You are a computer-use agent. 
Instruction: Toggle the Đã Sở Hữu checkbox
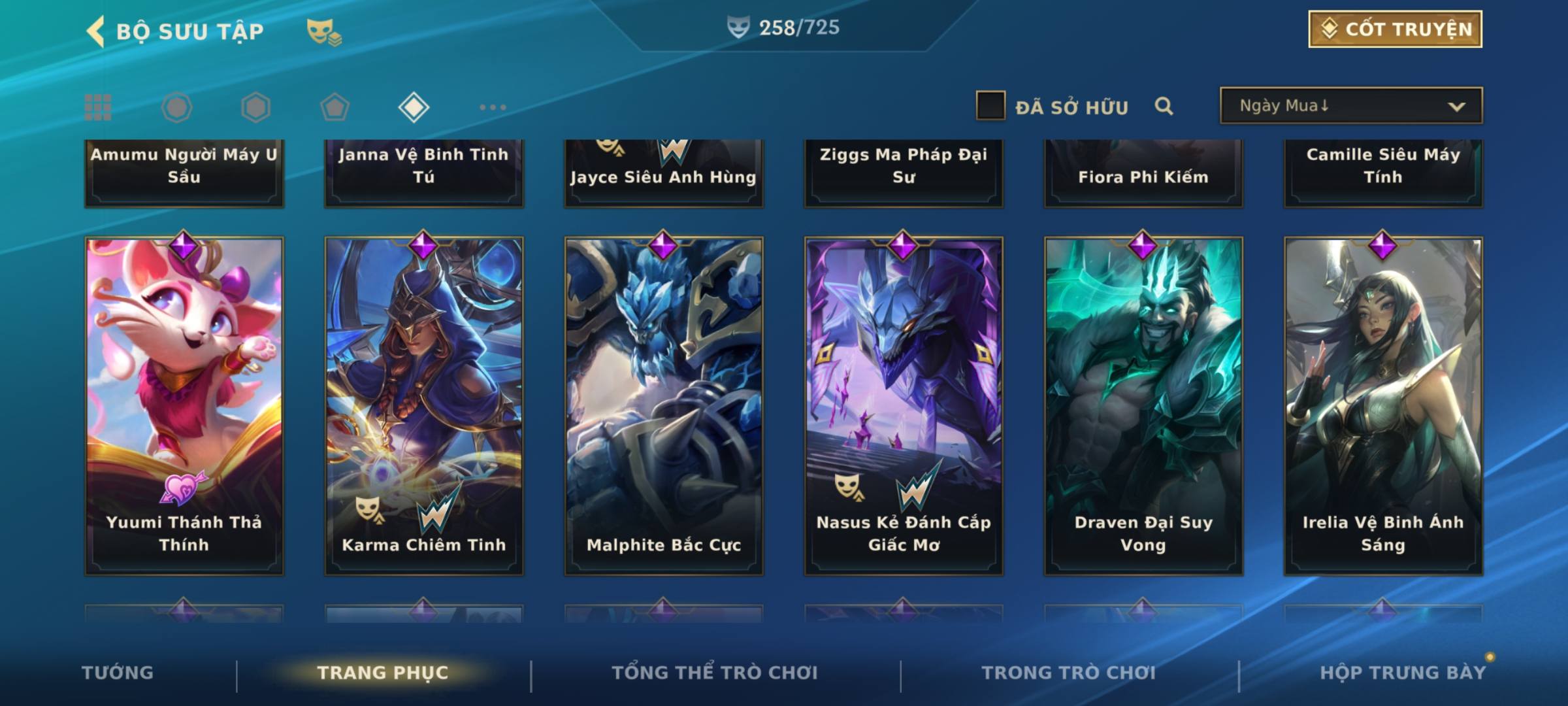990,106
